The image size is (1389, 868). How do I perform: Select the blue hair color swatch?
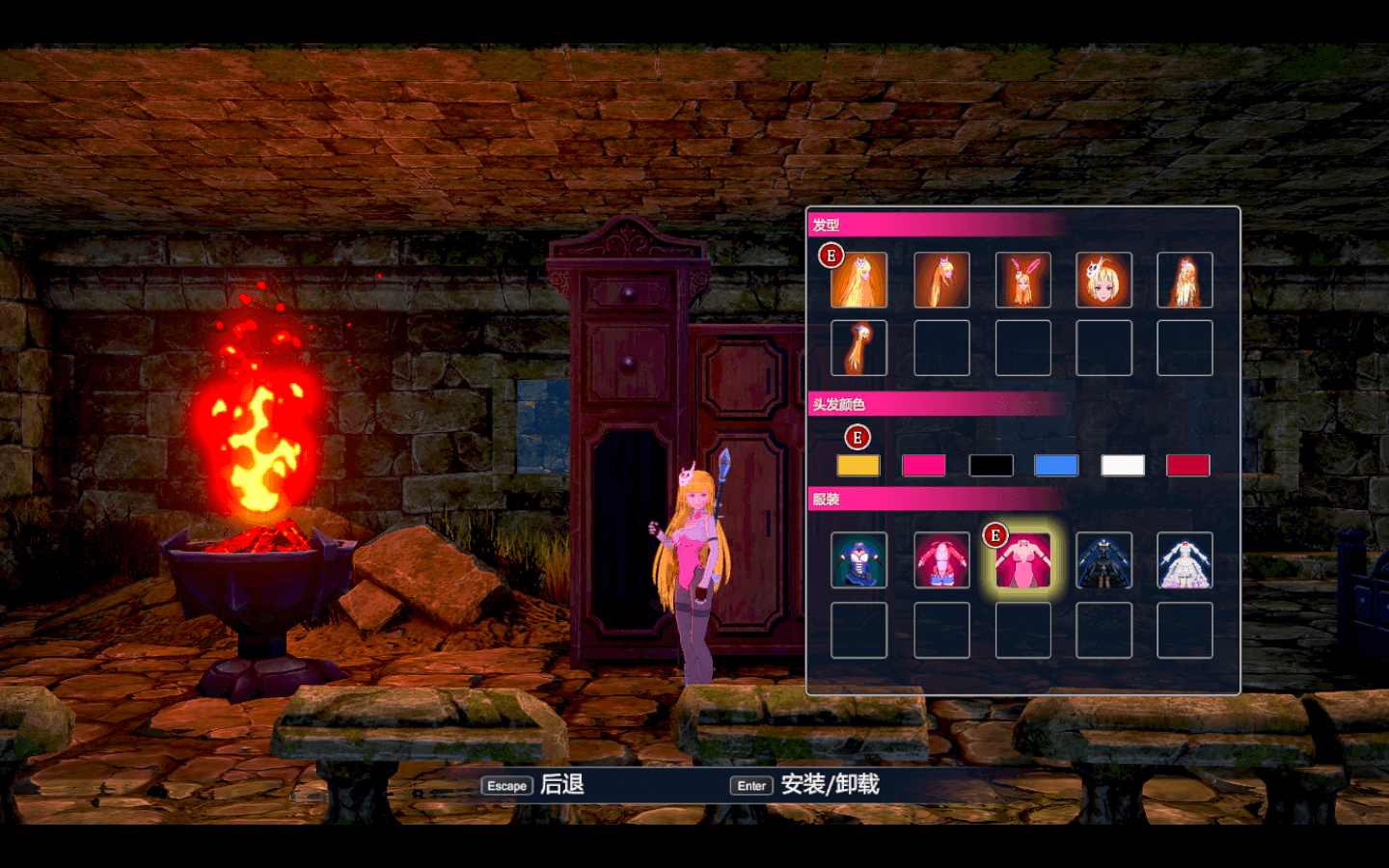point(1055,466)
